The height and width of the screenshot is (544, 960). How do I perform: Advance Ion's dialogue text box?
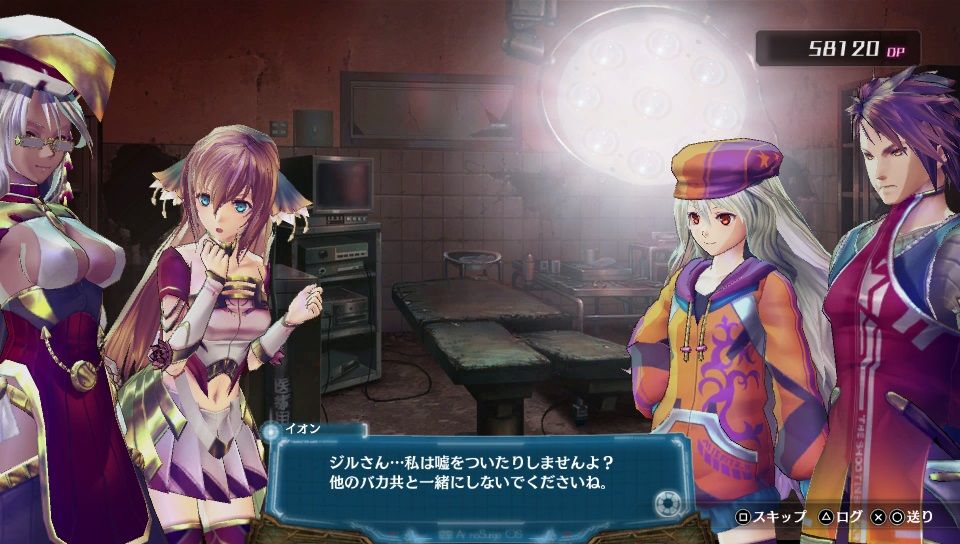[478, 475]
